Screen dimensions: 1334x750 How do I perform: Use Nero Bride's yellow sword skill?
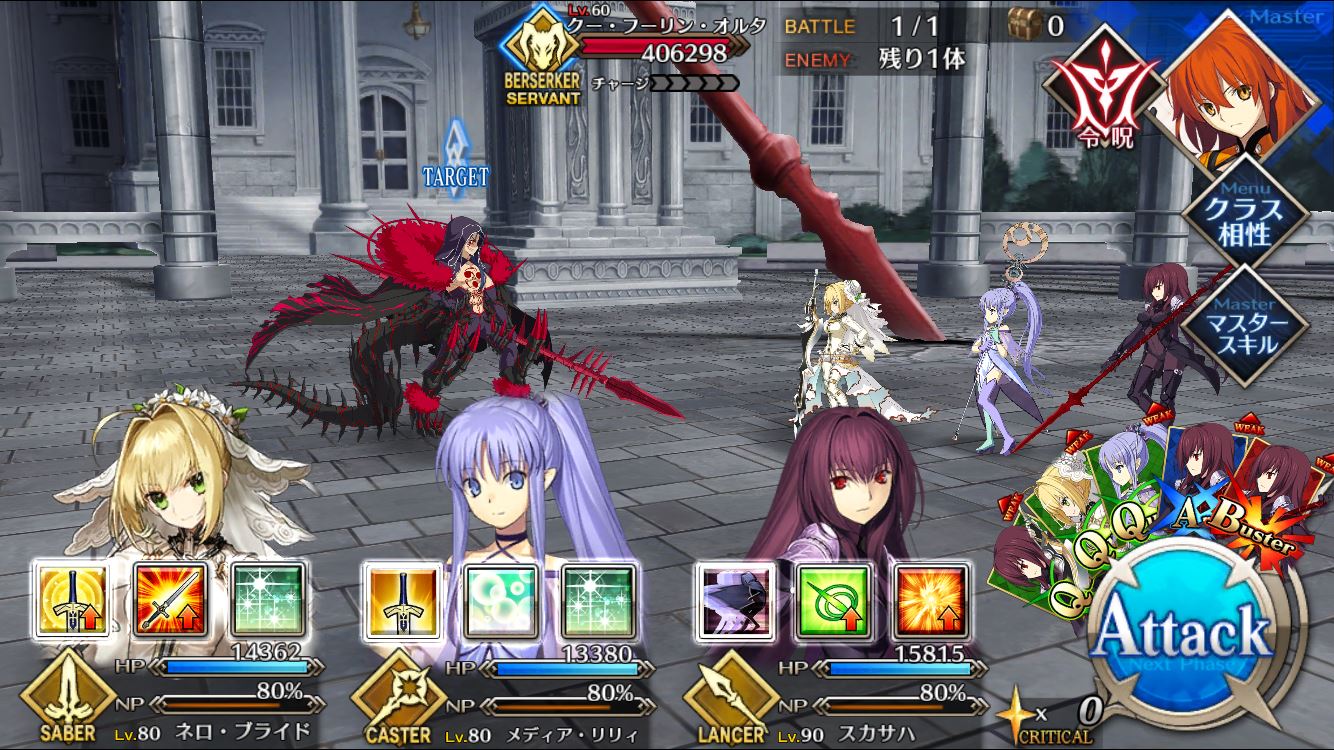point(73,600)
